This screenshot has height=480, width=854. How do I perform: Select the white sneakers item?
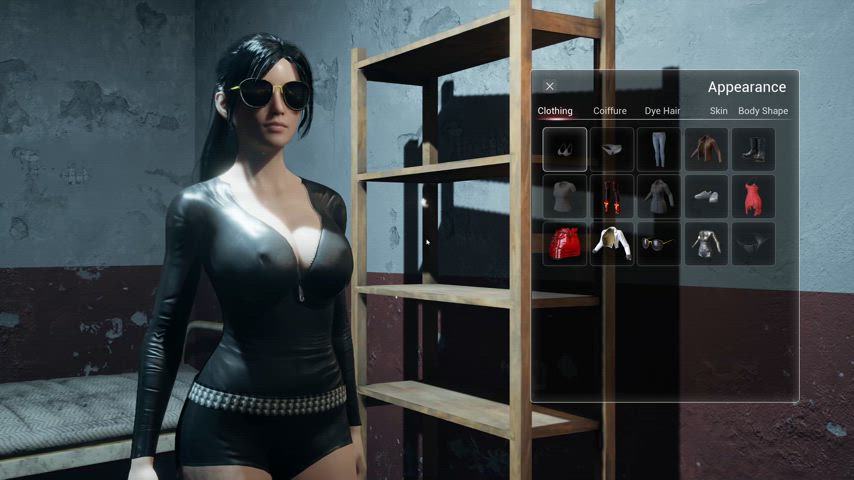[x=706, y=196]
